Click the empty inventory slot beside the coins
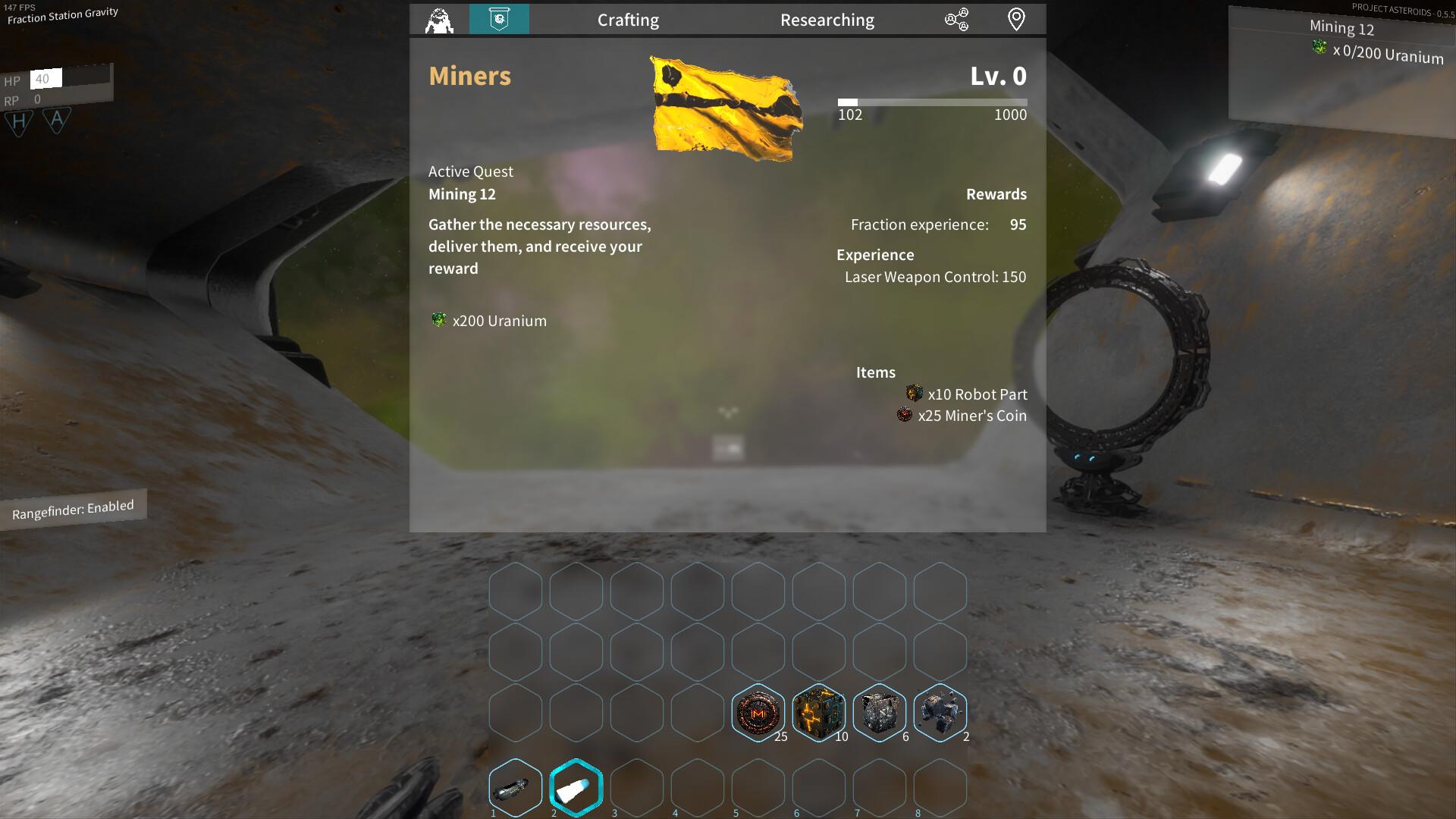 pos(698,712)
